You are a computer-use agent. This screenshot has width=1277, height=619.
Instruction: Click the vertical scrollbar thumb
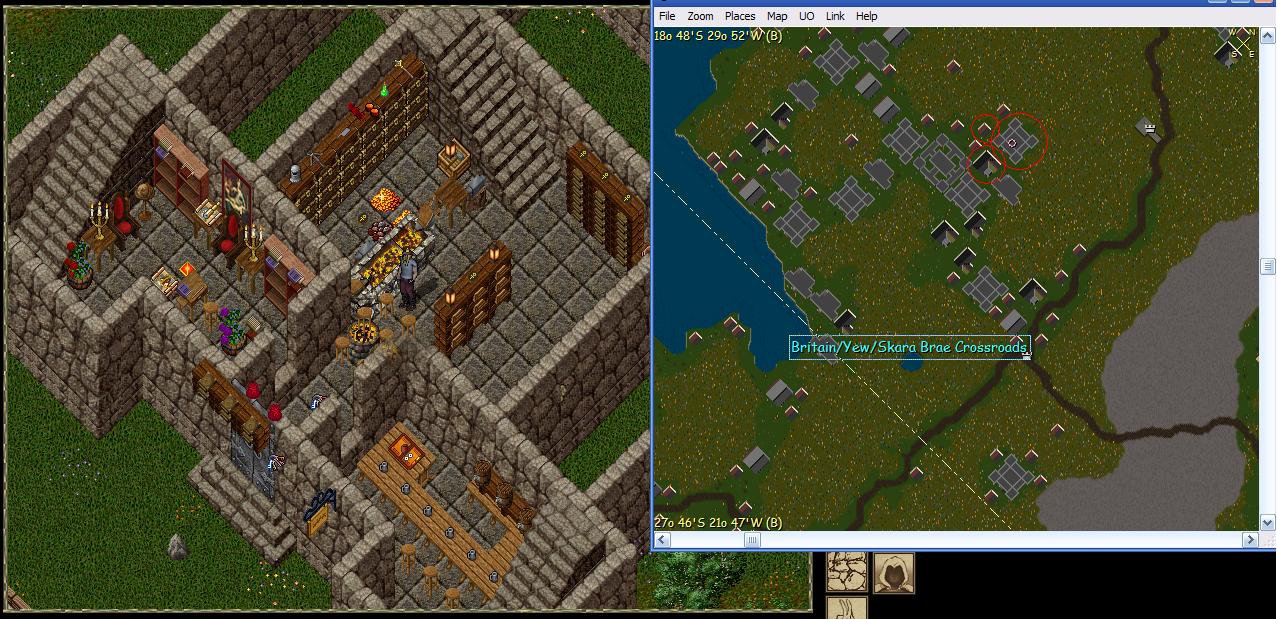[x=1267, y=266]
